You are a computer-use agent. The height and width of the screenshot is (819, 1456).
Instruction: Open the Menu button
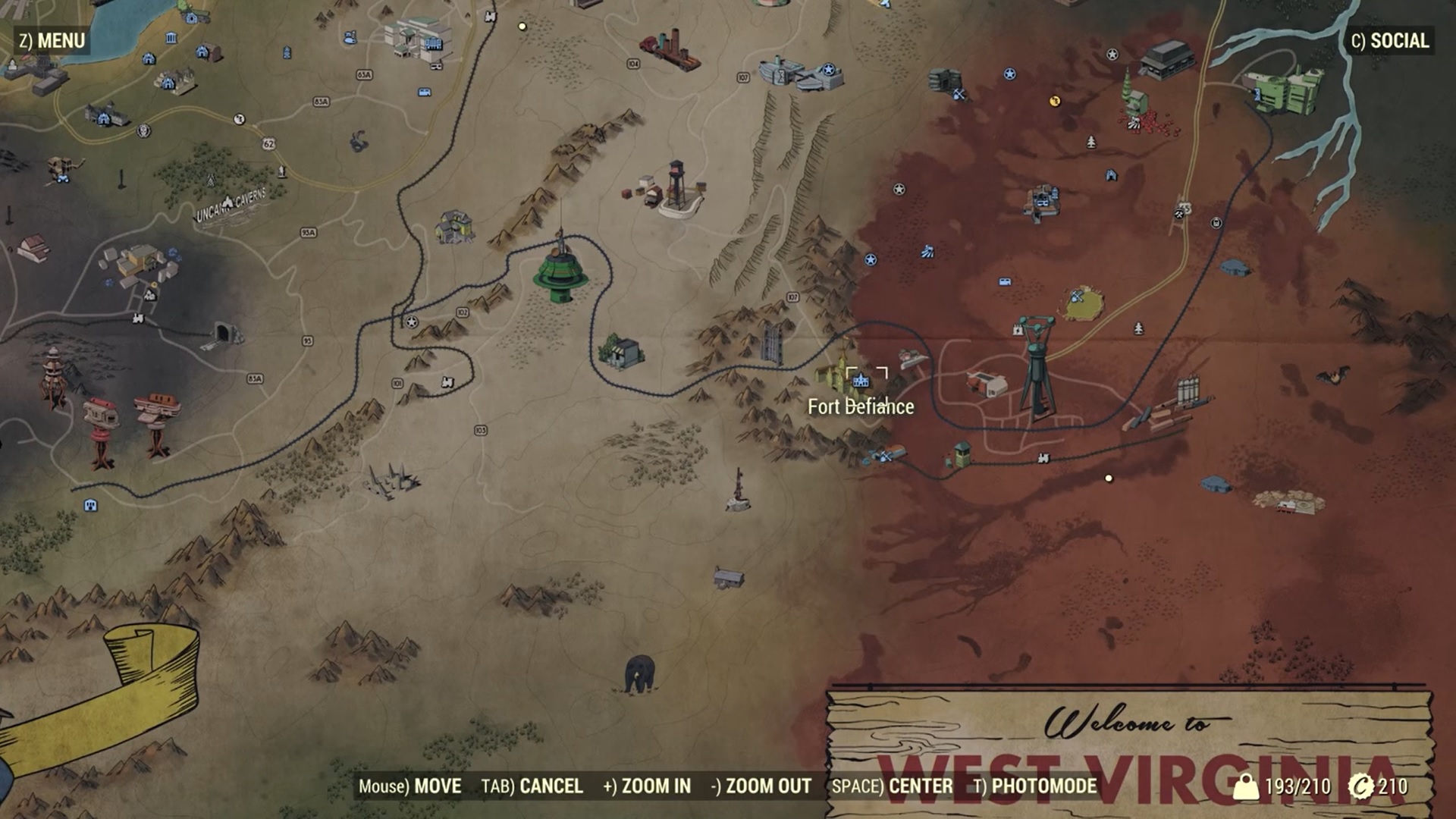click(52, 41)
